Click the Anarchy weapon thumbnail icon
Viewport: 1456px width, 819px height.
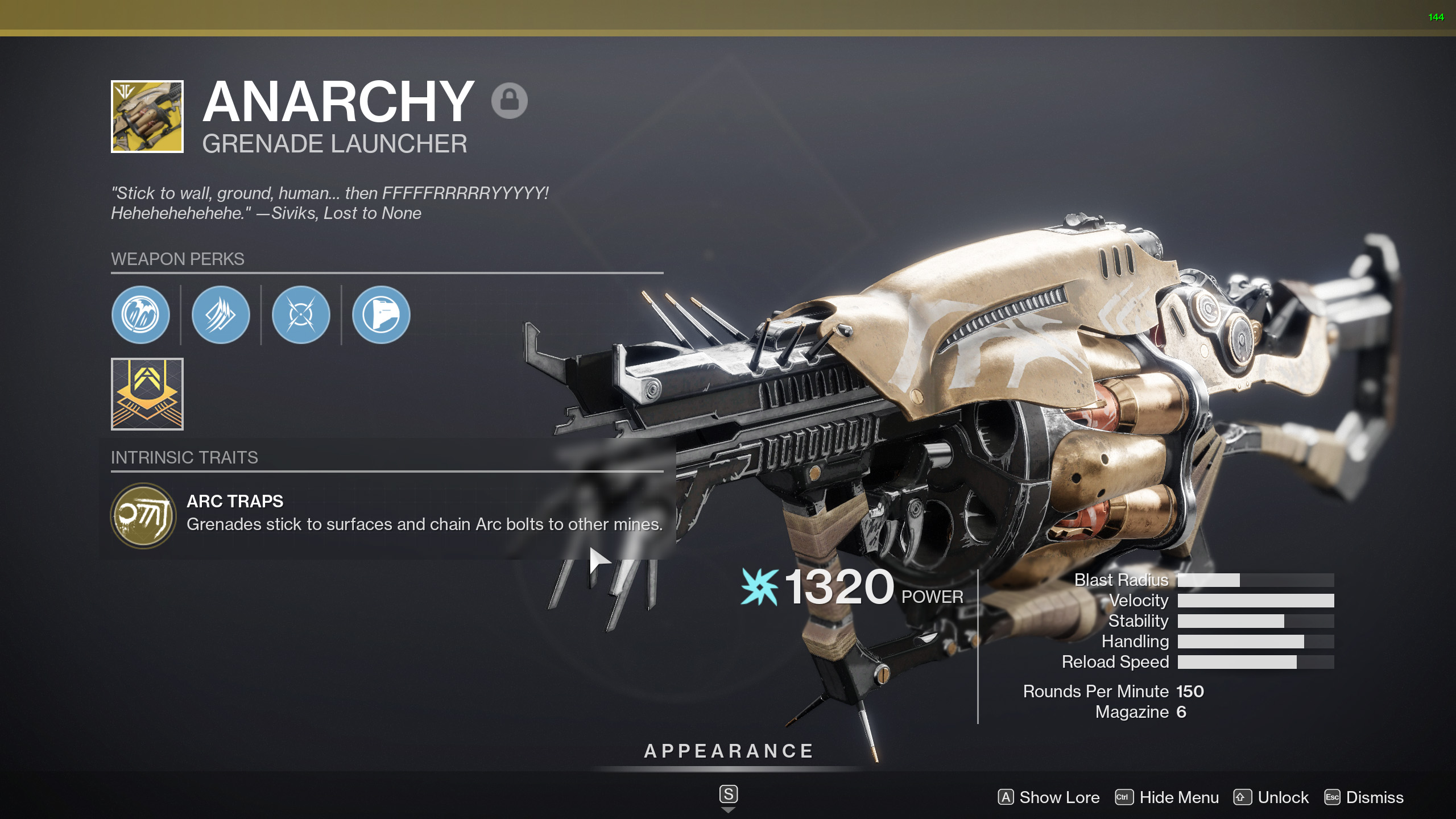[x=146, y=118]
